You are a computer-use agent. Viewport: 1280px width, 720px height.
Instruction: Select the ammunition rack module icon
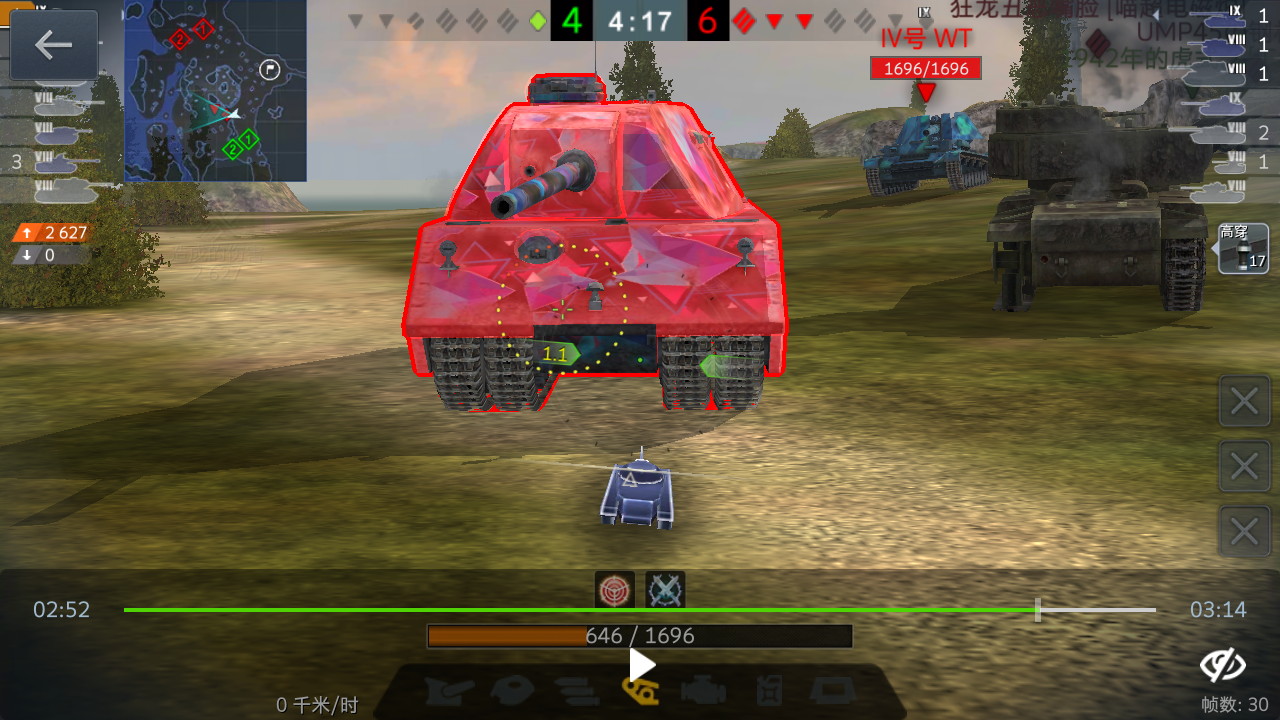(x=575, y=690)
